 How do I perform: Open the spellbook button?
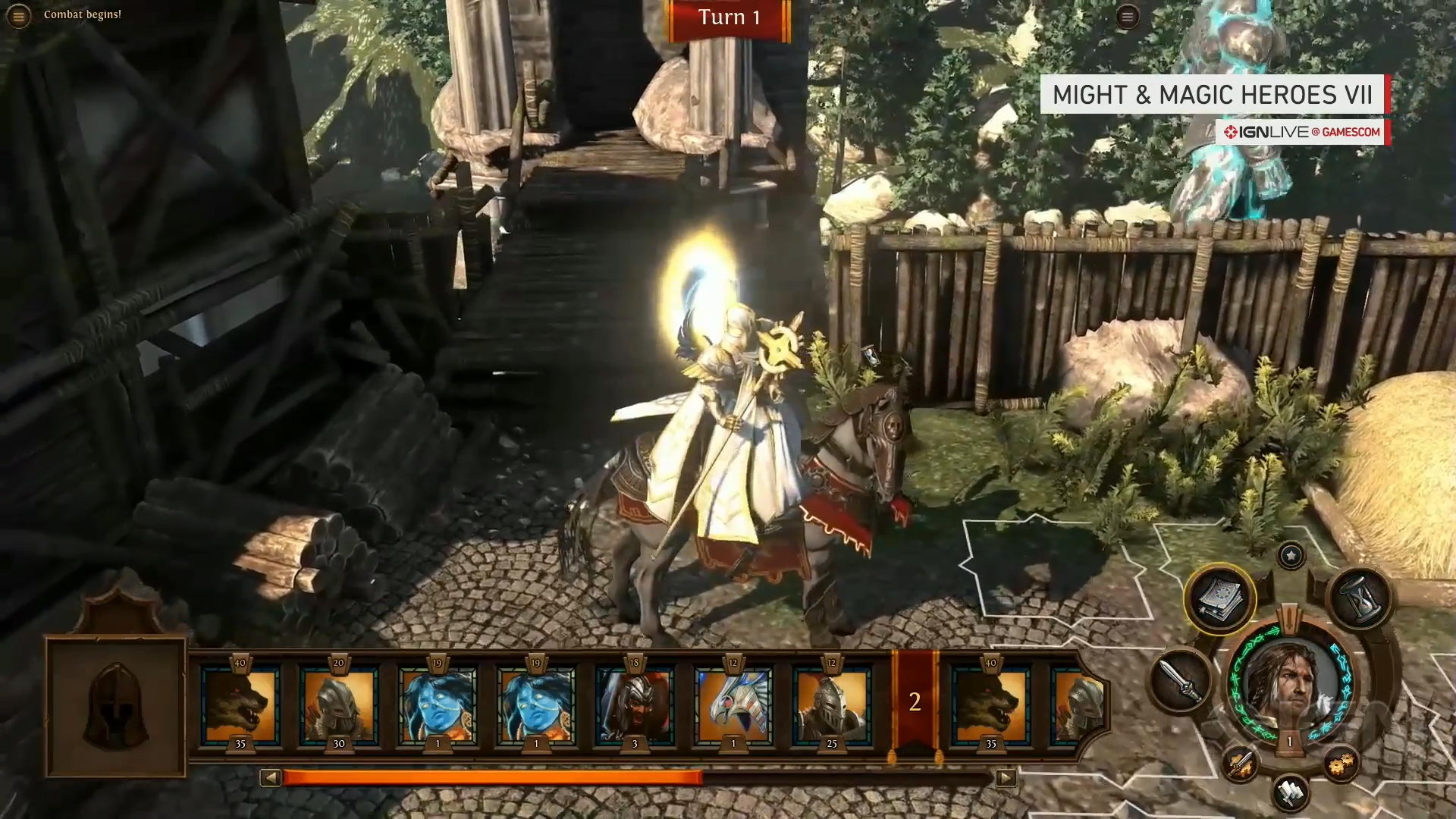tap(1219, 599)
